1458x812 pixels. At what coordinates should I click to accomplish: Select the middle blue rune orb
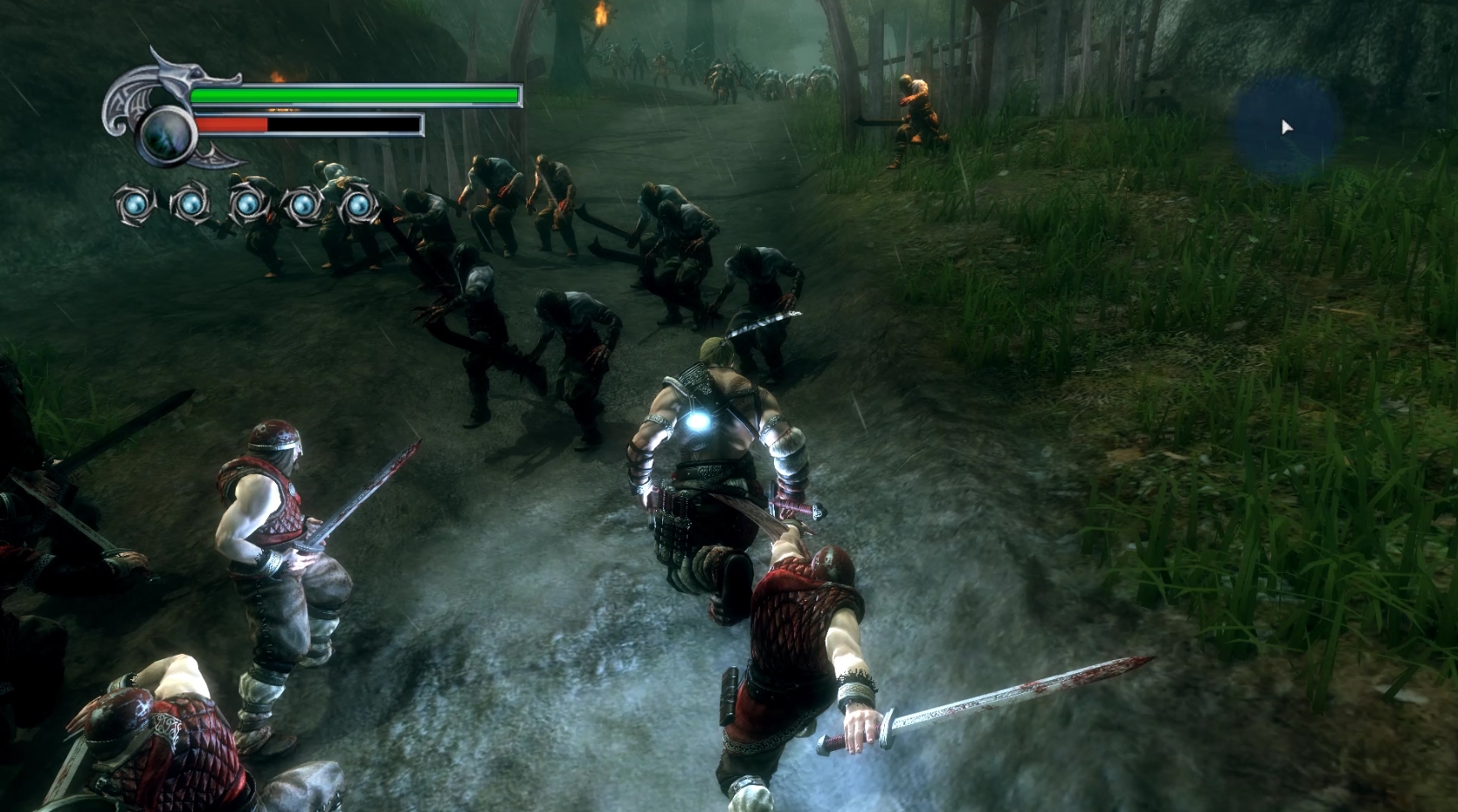point(247,204)
